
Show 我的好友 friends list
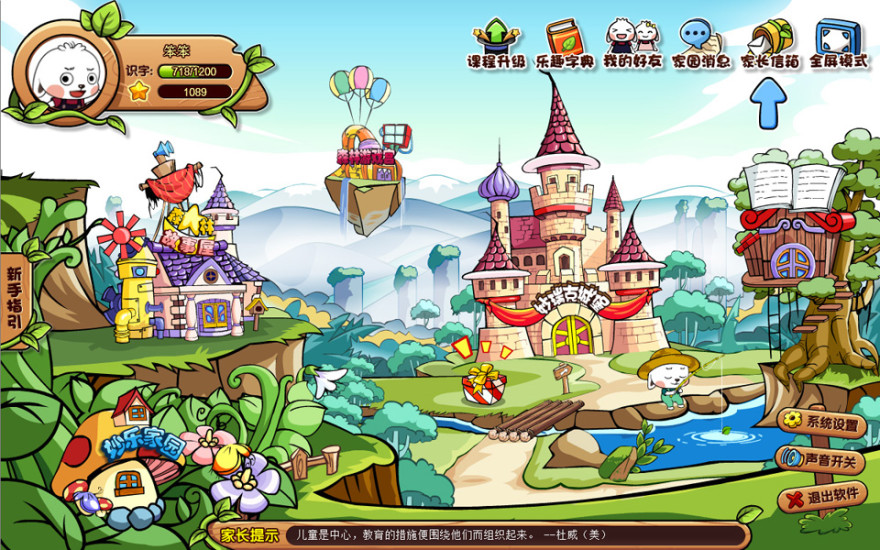633,44
